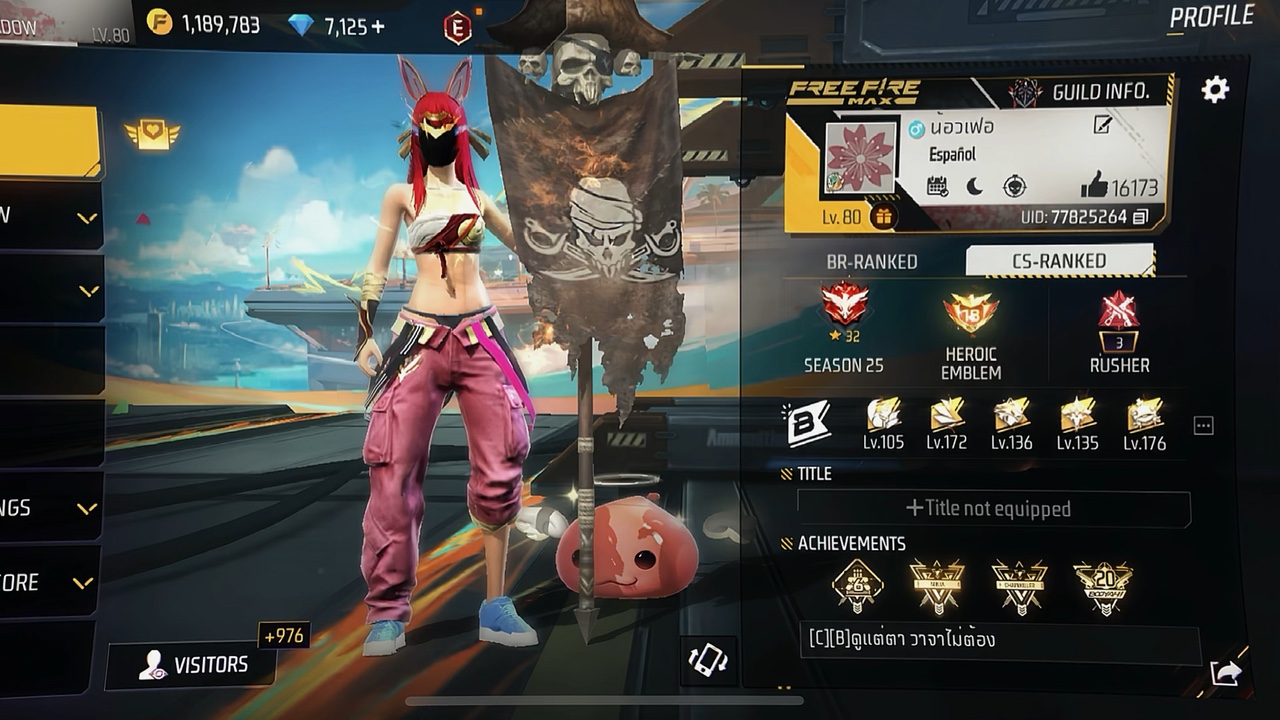This screenshot has width=1280, height=720.
Task: Copy the UID using the copy icon
Action: 1141,217
